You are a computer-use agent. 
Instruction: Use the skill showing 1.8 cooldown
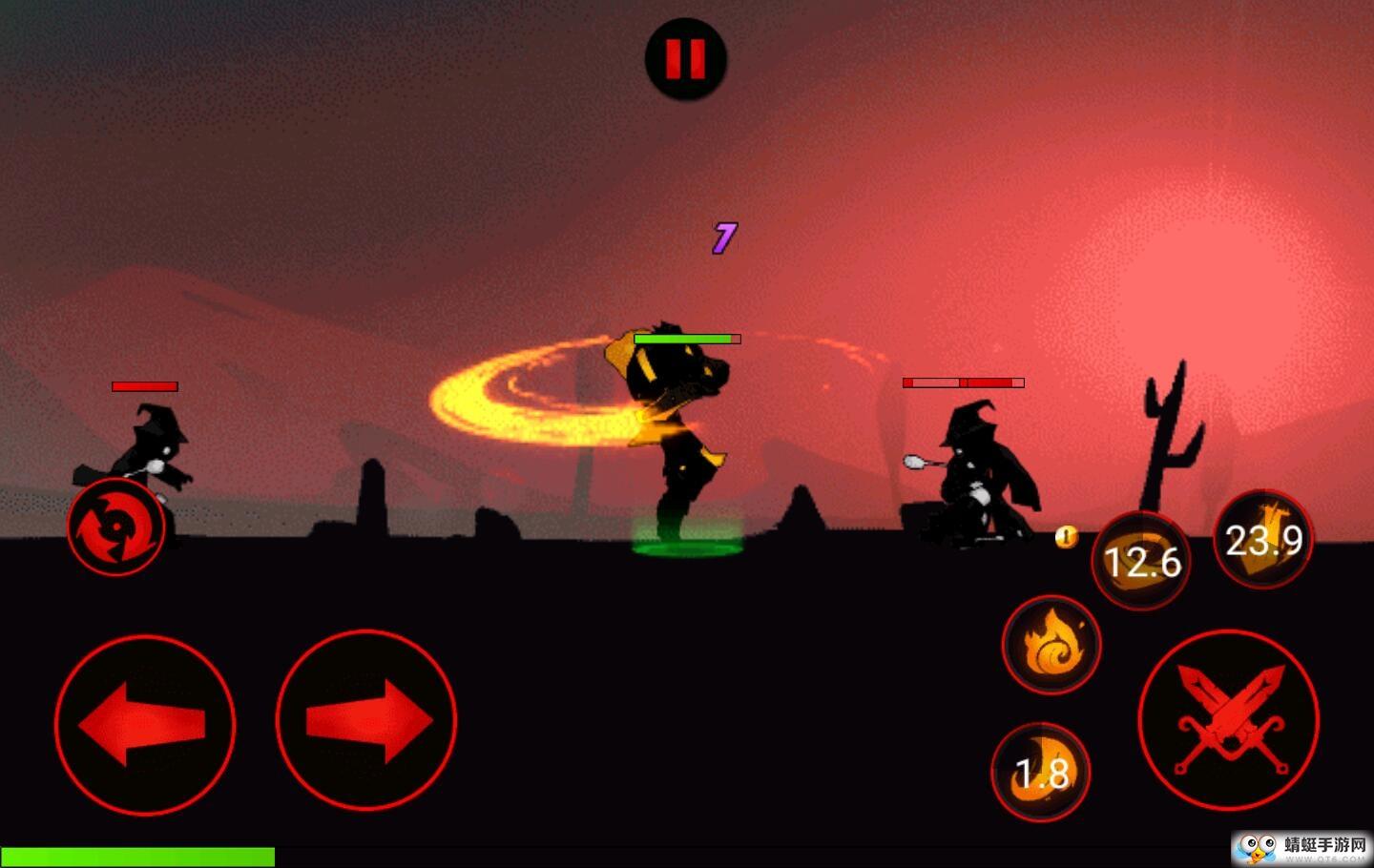coord(1041,772)
